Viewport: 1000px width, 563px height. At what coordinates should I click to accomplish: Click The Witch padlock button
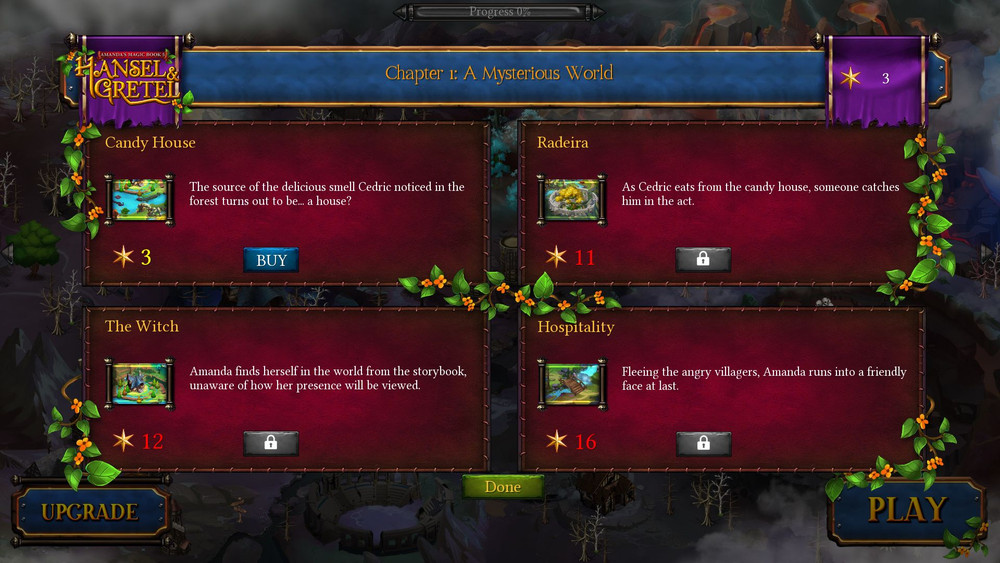271,443
